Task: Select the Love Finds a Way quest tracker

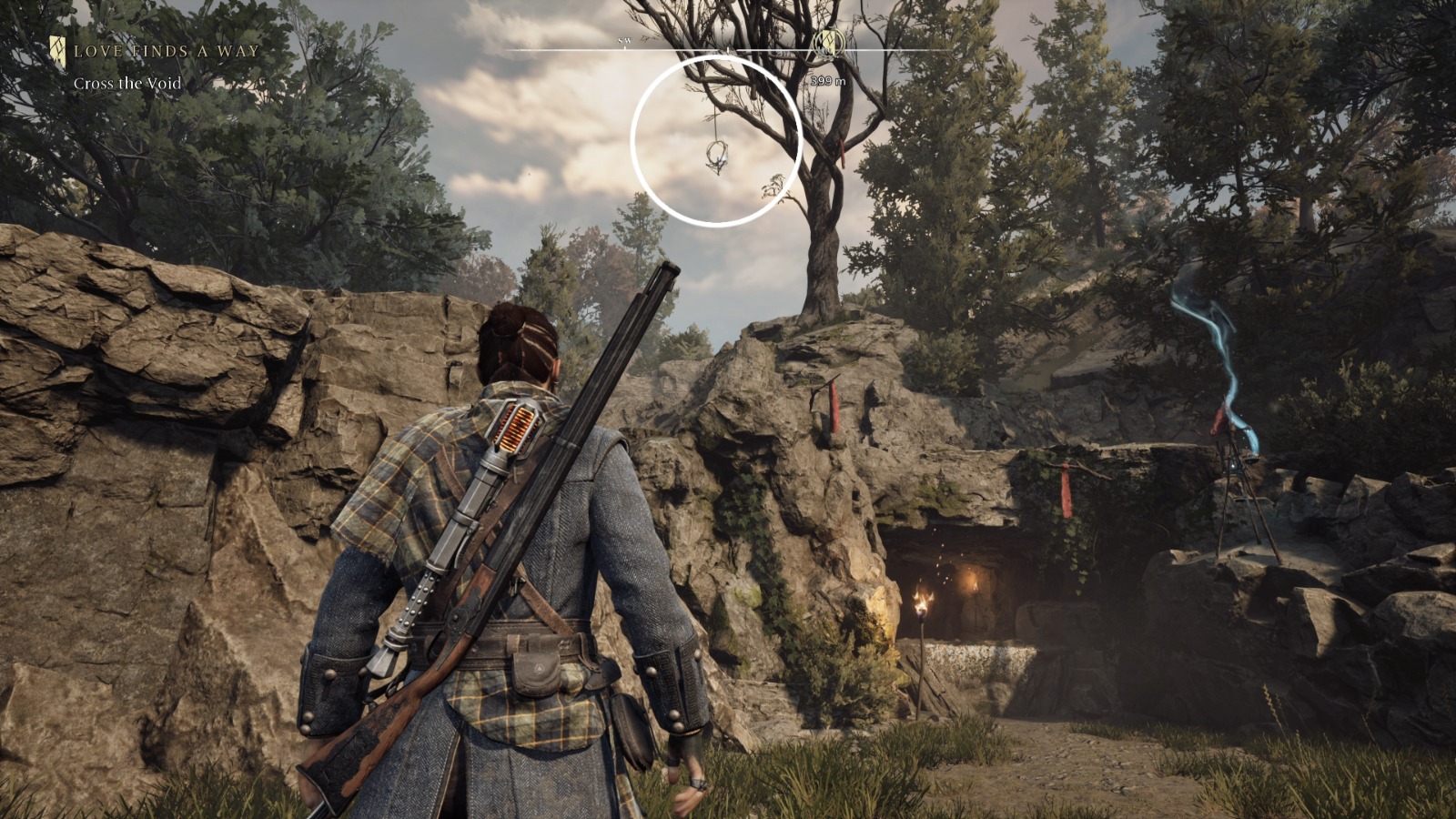Action: tap(167, 51)
